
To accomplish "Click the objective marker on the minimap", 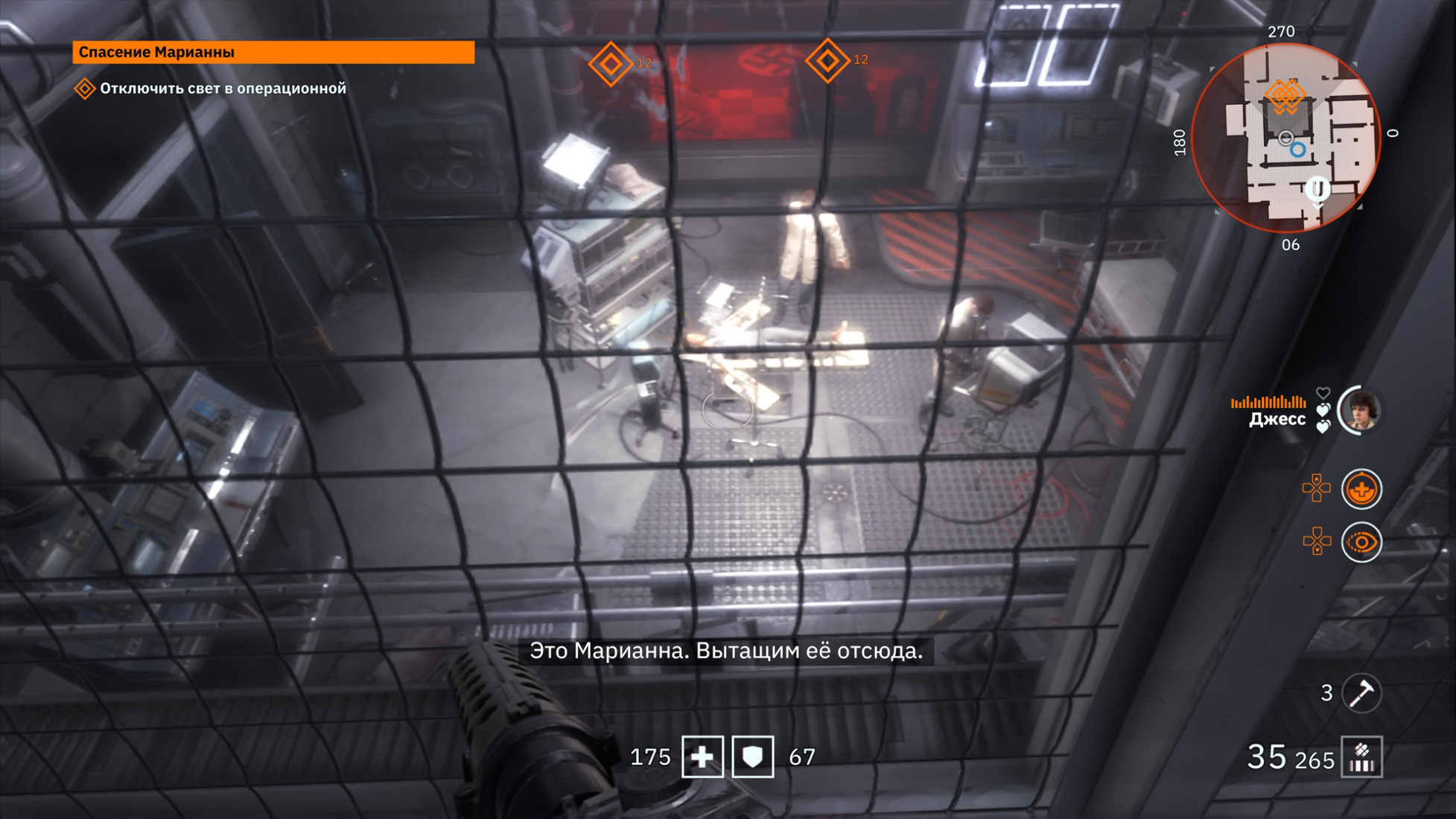I will click(x=1285, y=96).
